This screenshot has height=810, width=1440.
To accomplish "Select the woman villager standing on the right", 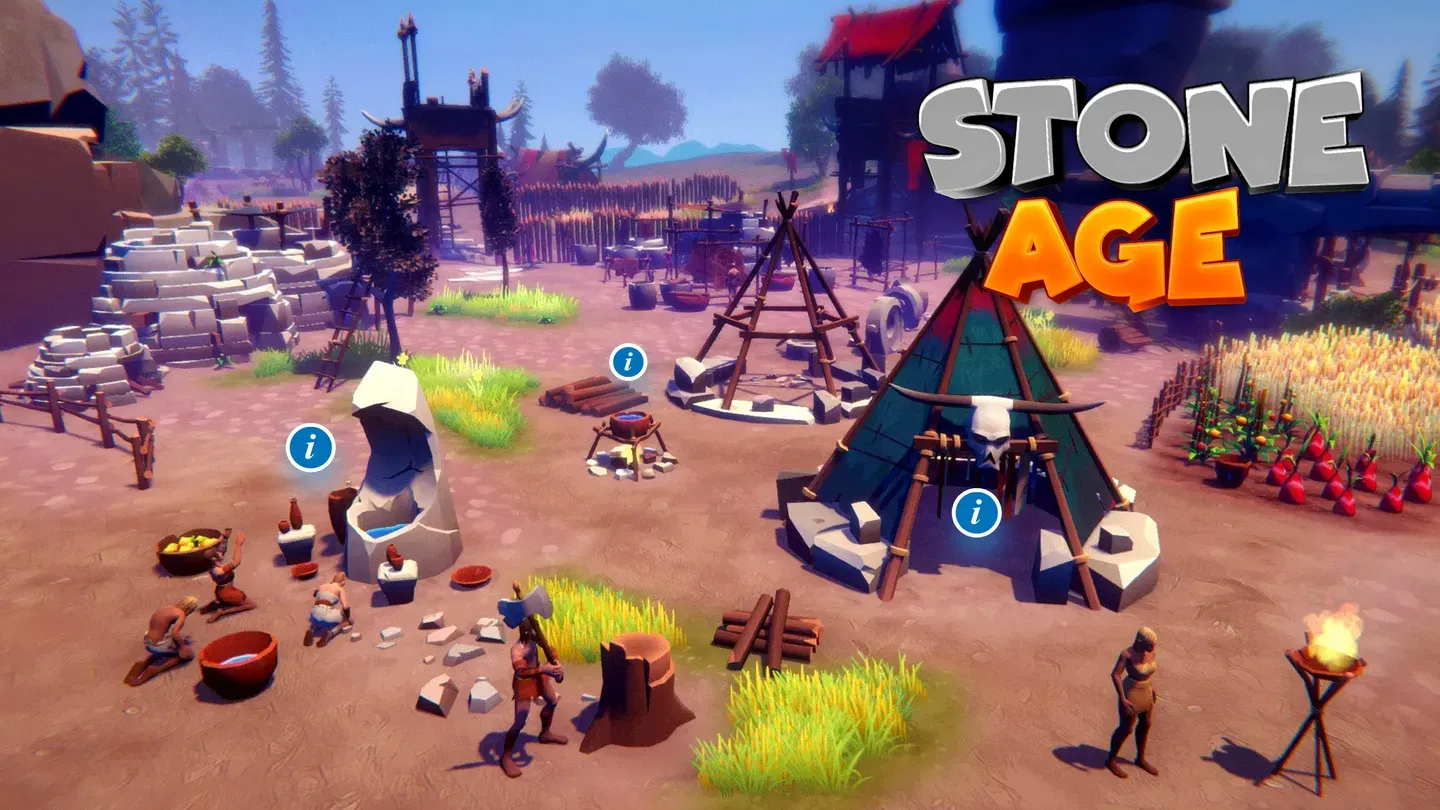I will coord(1140,690).
